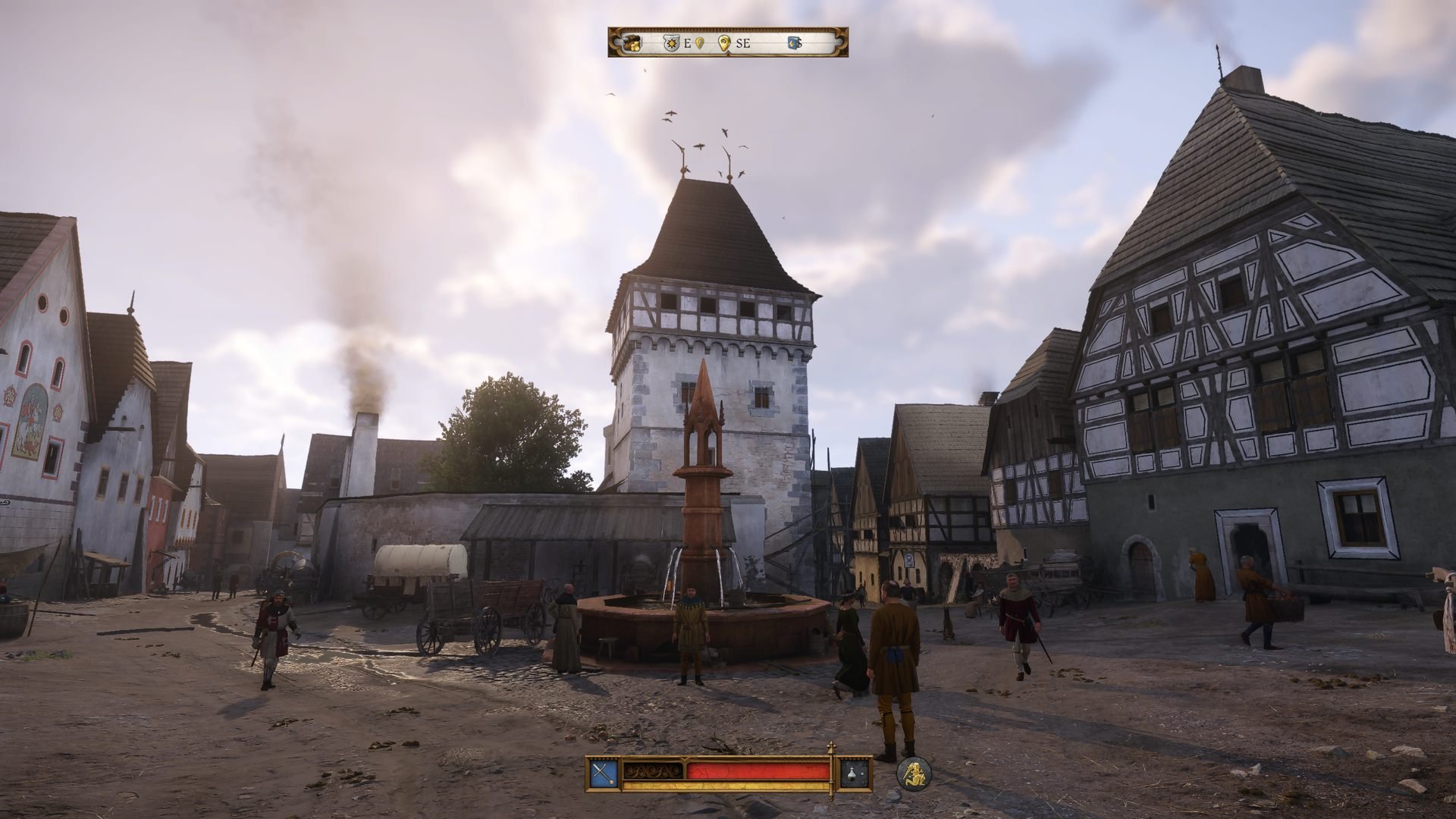Click the potion flask icon beside the health bar
Viewport: 1456px width, 819px height.
(x=851, y=772)
